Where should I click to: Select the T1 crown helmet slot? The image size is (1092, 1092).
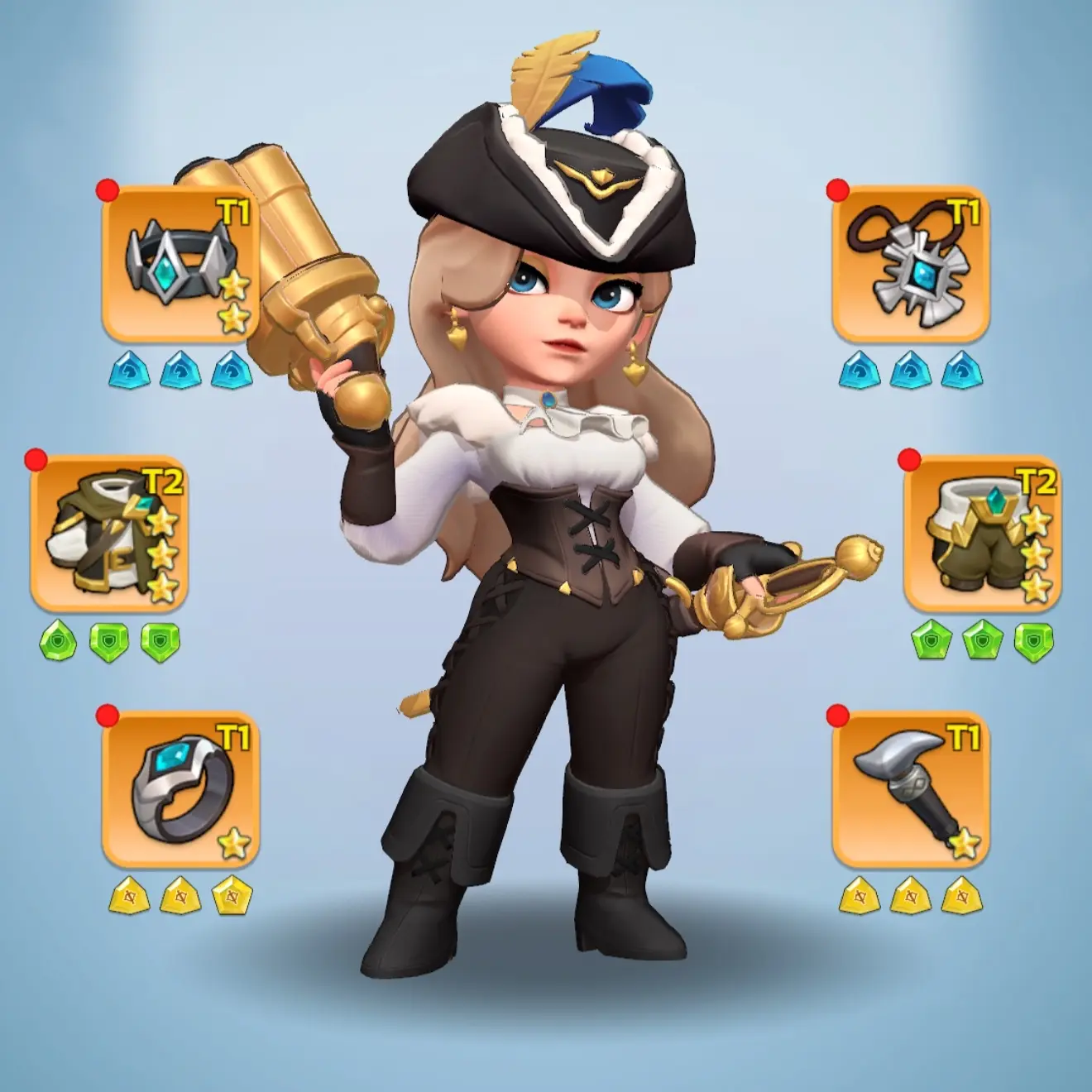[180, 264]
